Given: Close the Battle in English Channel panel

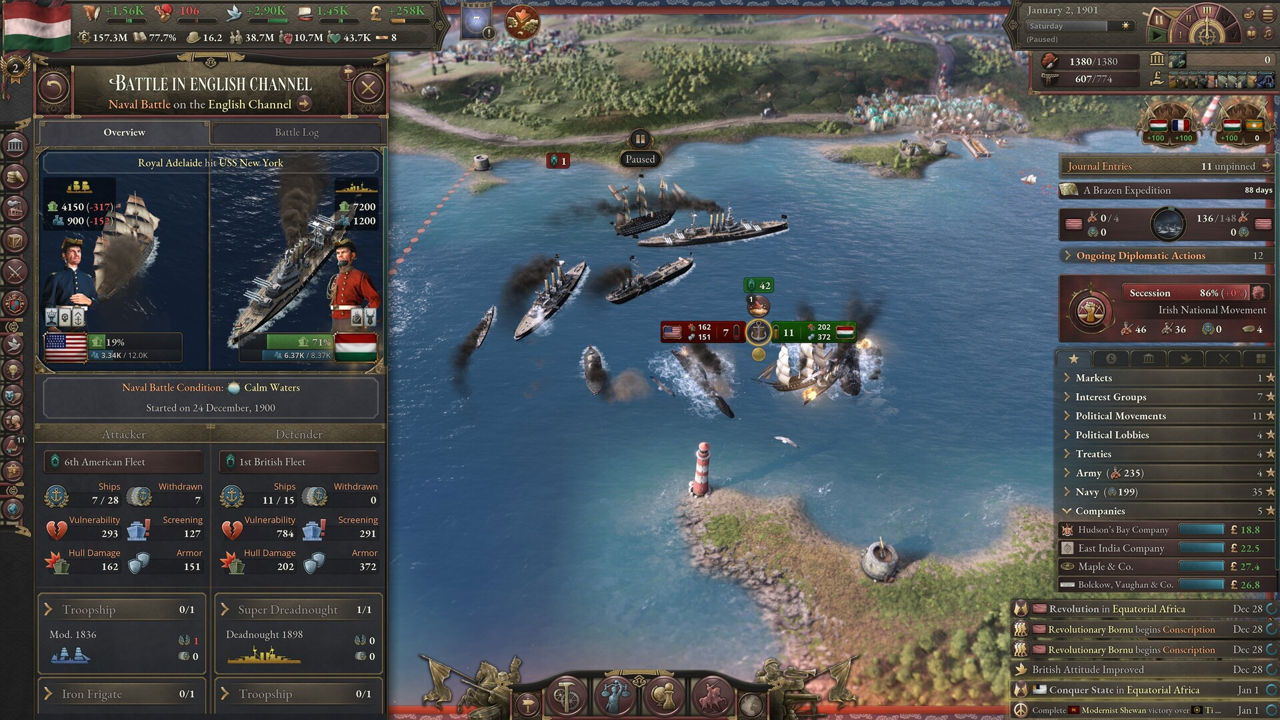Looking at the screenshot, I should coord(368,88).
